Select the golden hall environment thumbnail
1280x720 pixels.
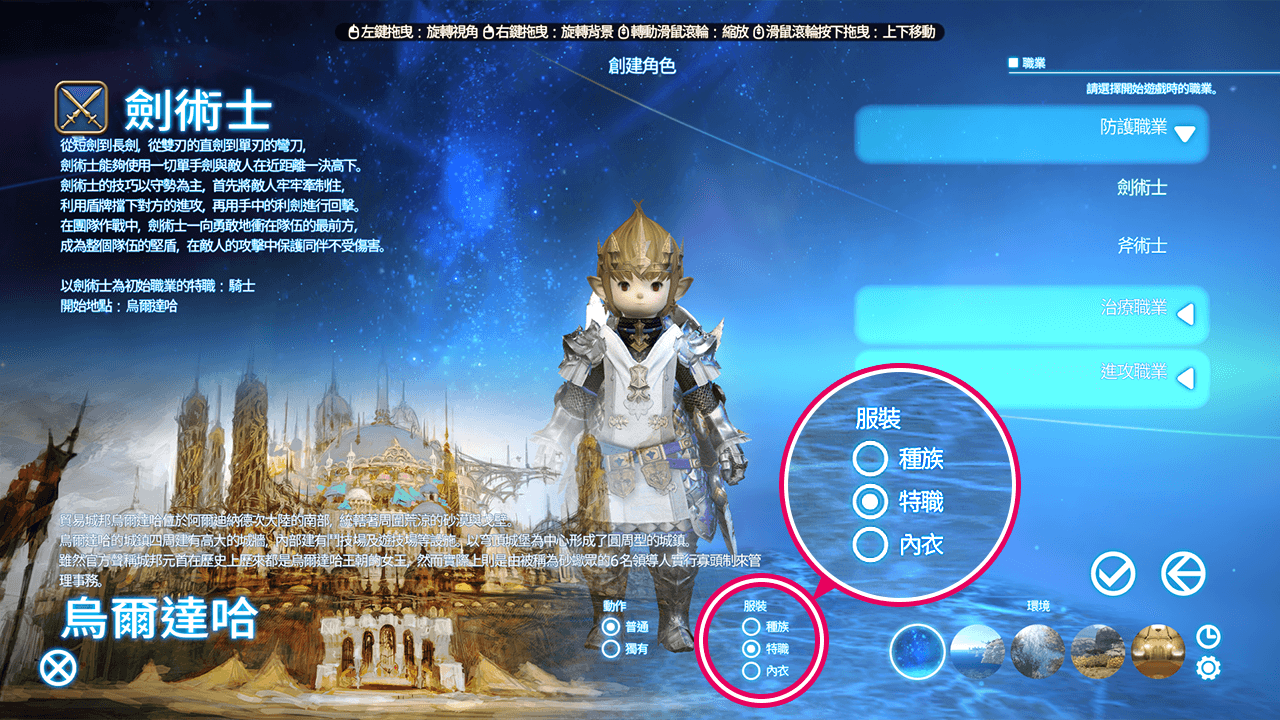pyautogui.click(x=1158, y=652)
